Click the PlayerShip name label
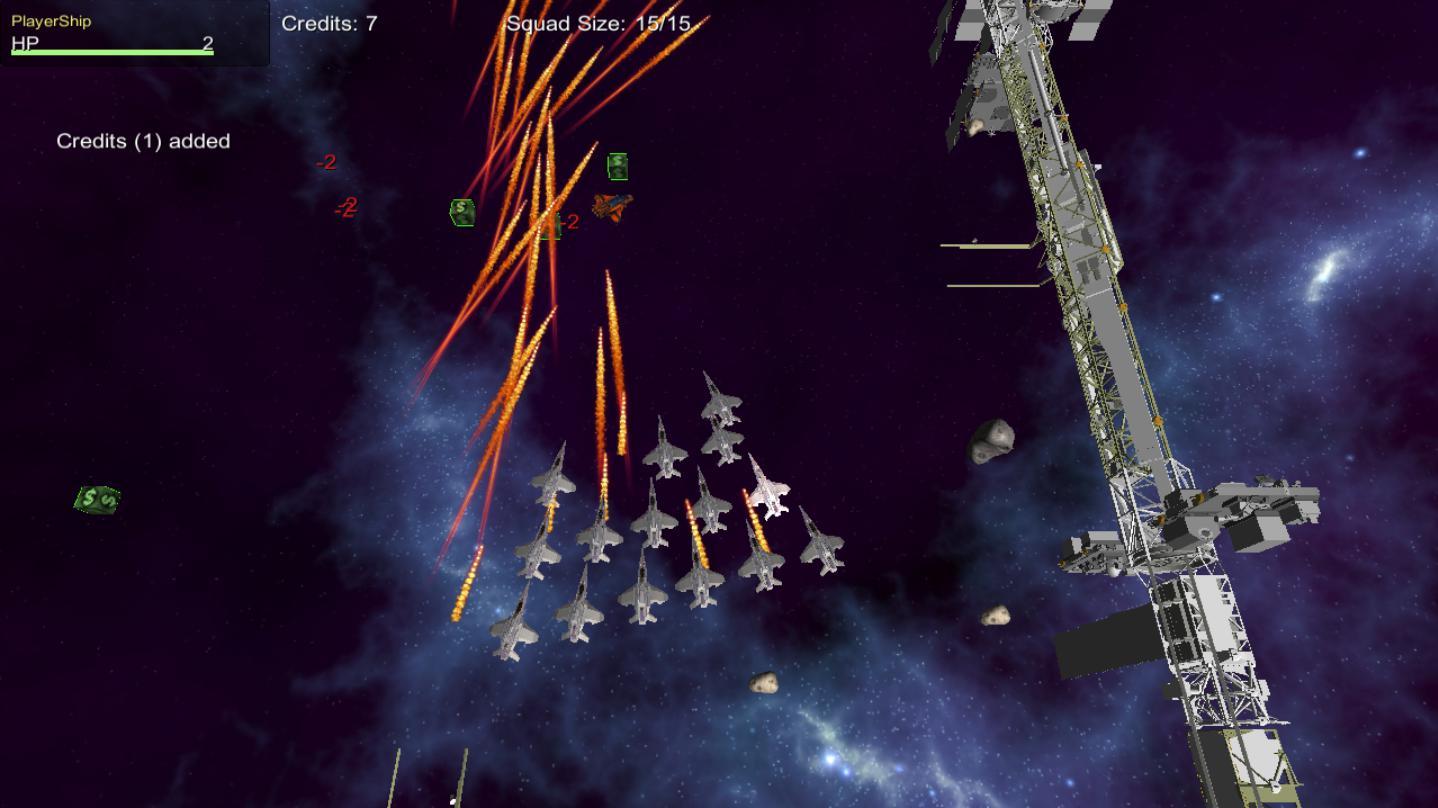The width and height of the screenshot is (1438, 808). pyautogui.click(x=50, y=19)
